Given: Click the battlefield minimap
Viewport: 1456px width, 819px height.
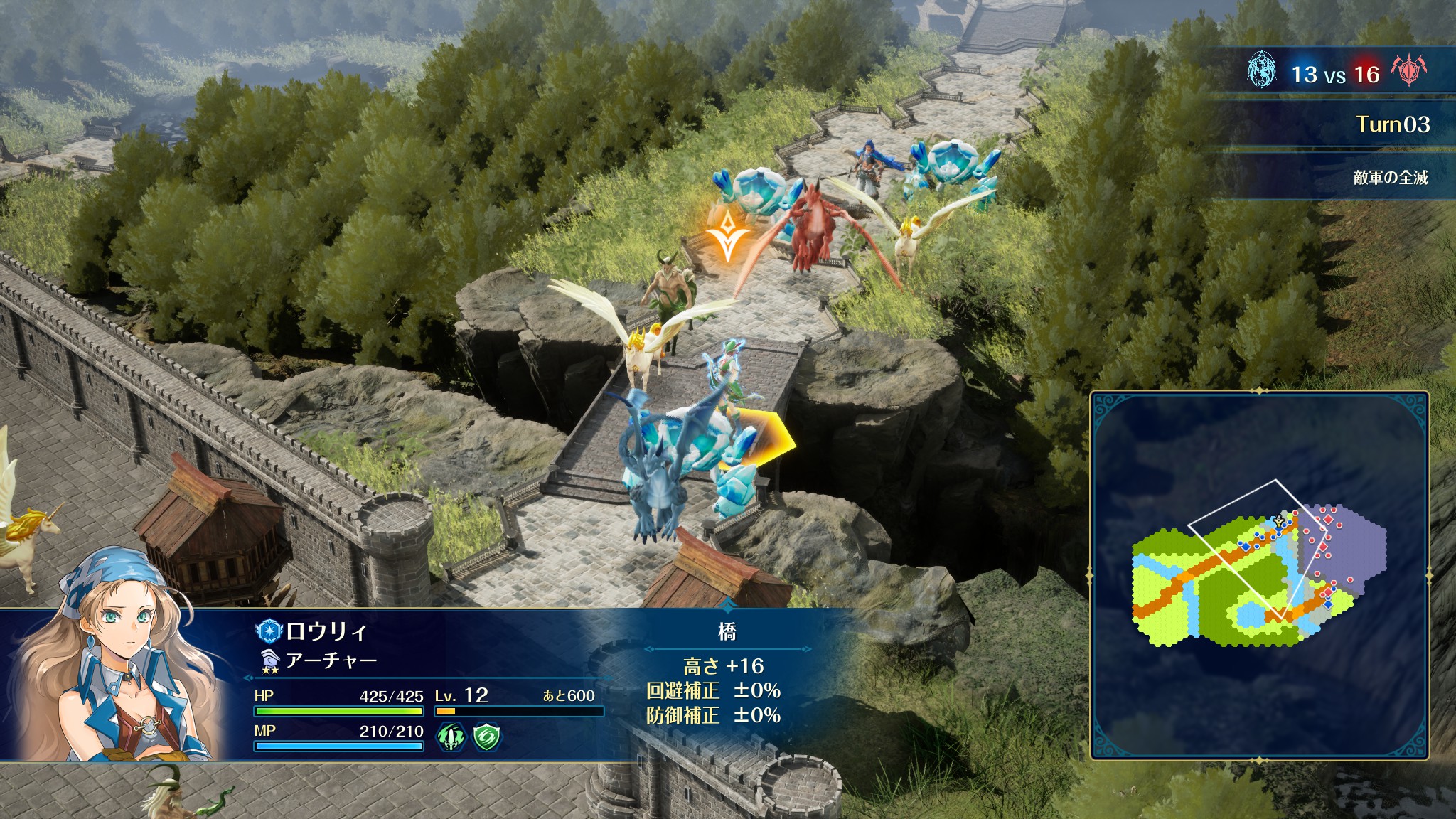Looking at the screenshot, I should pyautogui.click(x=1259, y=574).
